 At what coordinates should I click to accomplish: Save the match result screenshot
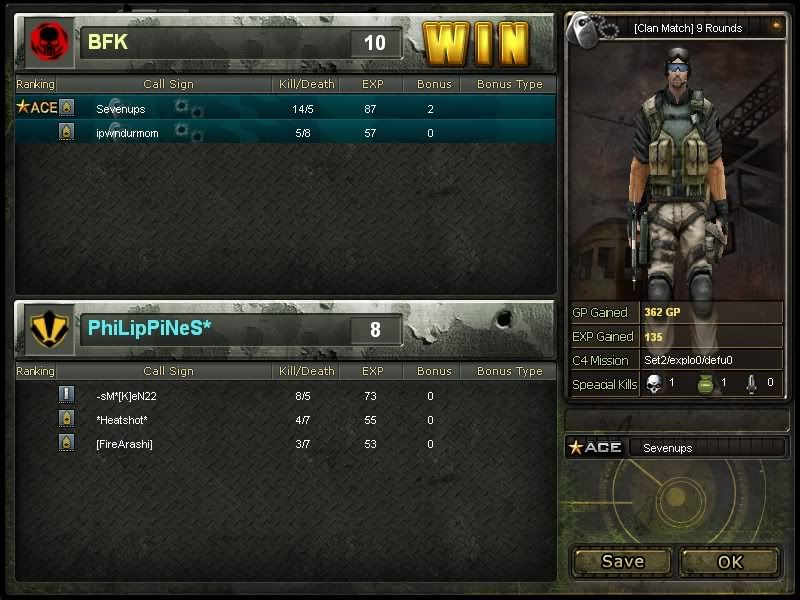tap(622, 562)
